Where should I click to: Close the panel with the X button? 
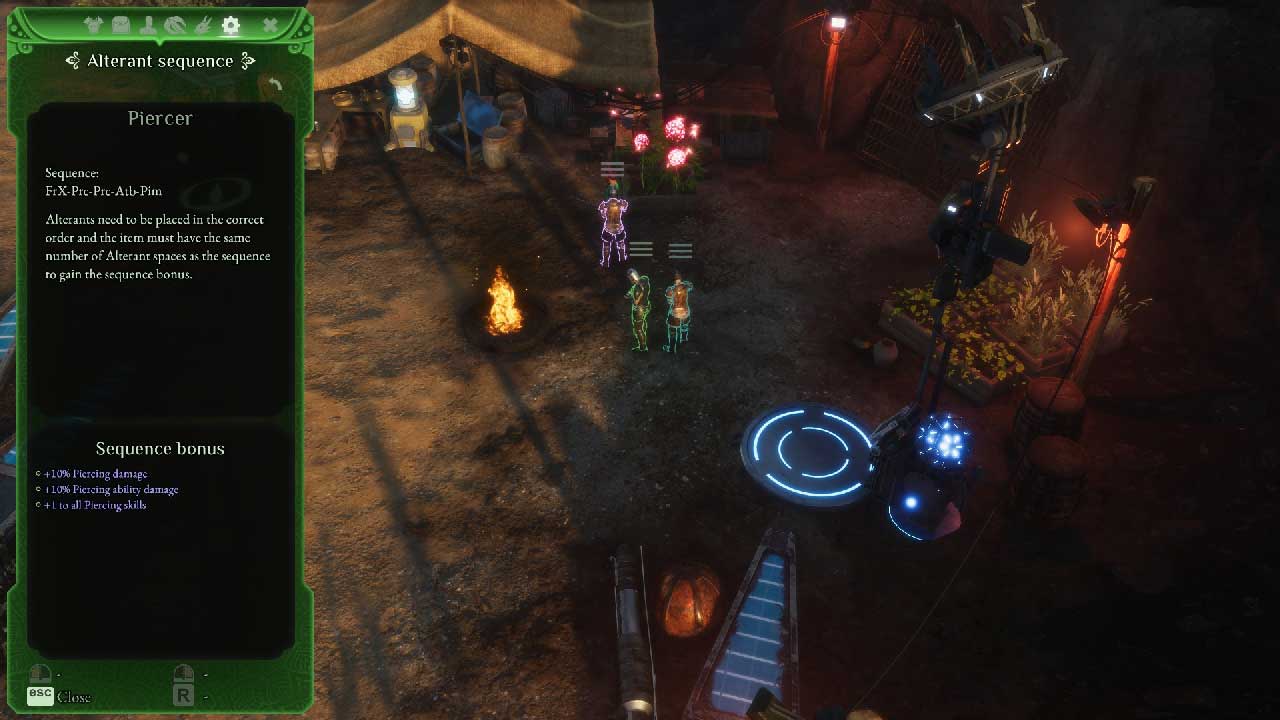coord(270,26)
